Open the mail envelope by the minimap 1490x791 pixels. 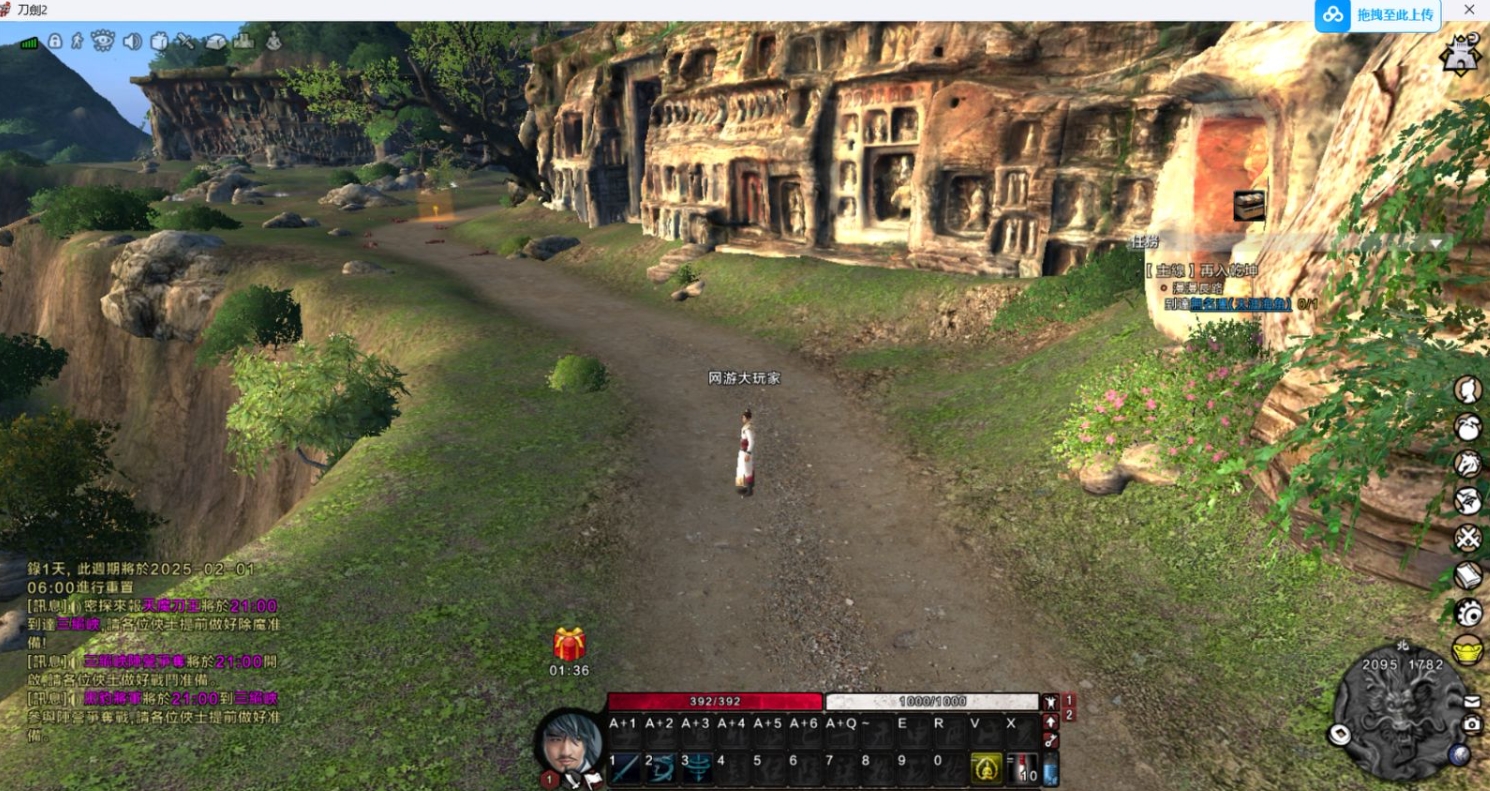(1472, 701)
